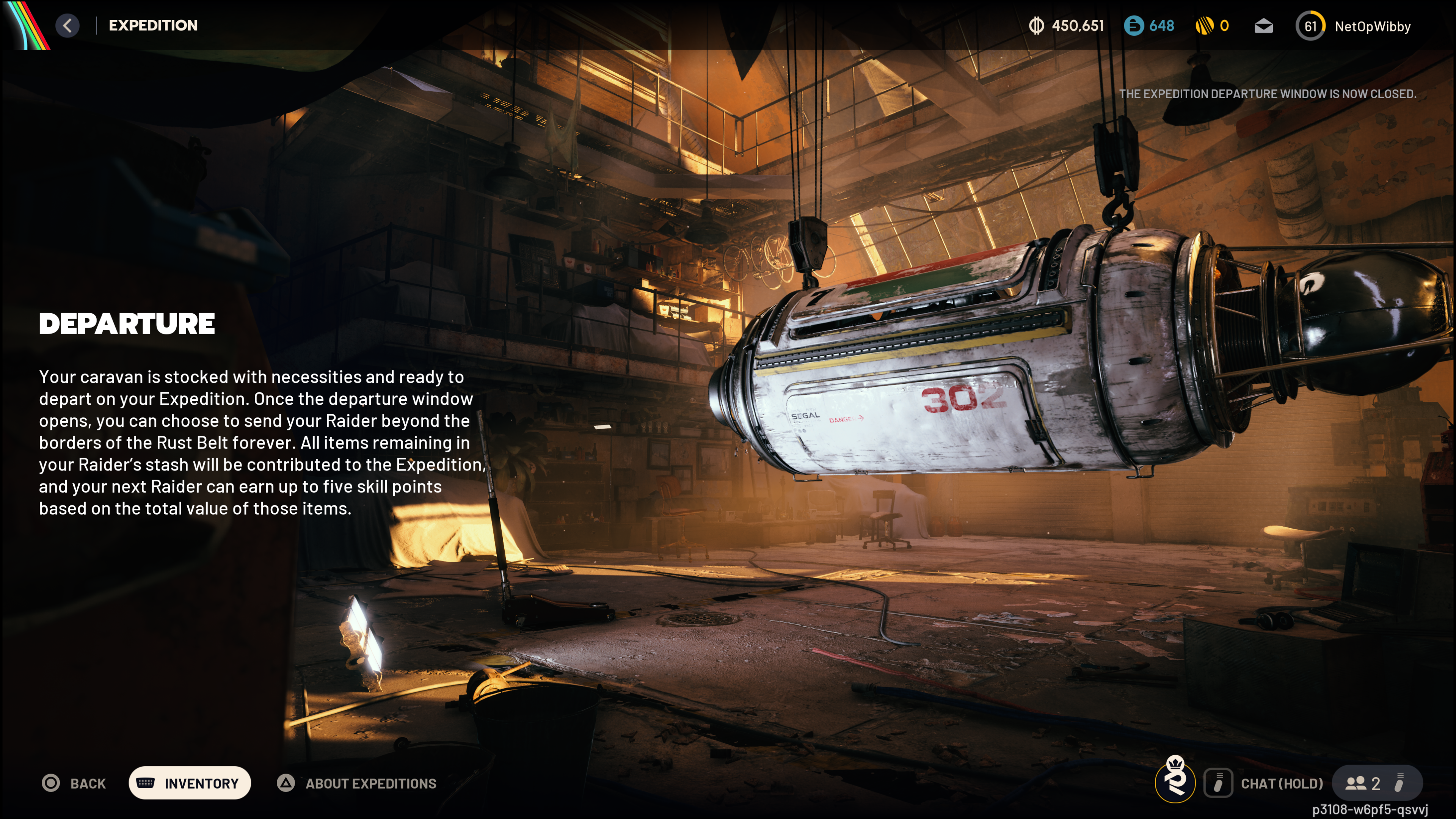Screen dimensions: 1456x819
Task: Open the Inventory button
Action: (x=190, y=783)
